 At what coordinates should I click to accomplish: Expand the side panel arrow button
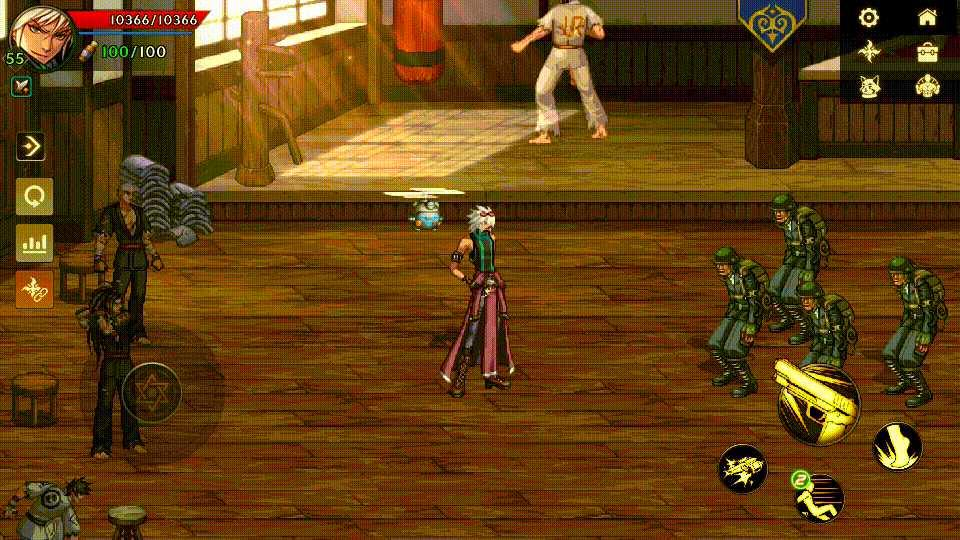tap(33, 147)
